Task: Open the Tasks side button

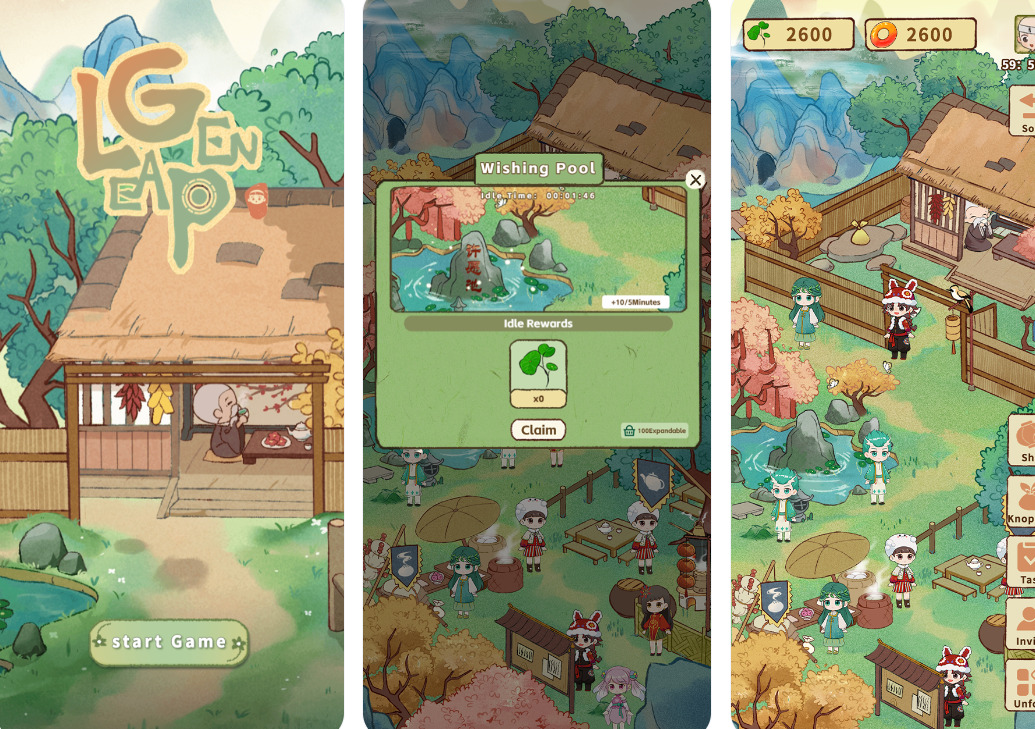Action: pos(1021,562)
